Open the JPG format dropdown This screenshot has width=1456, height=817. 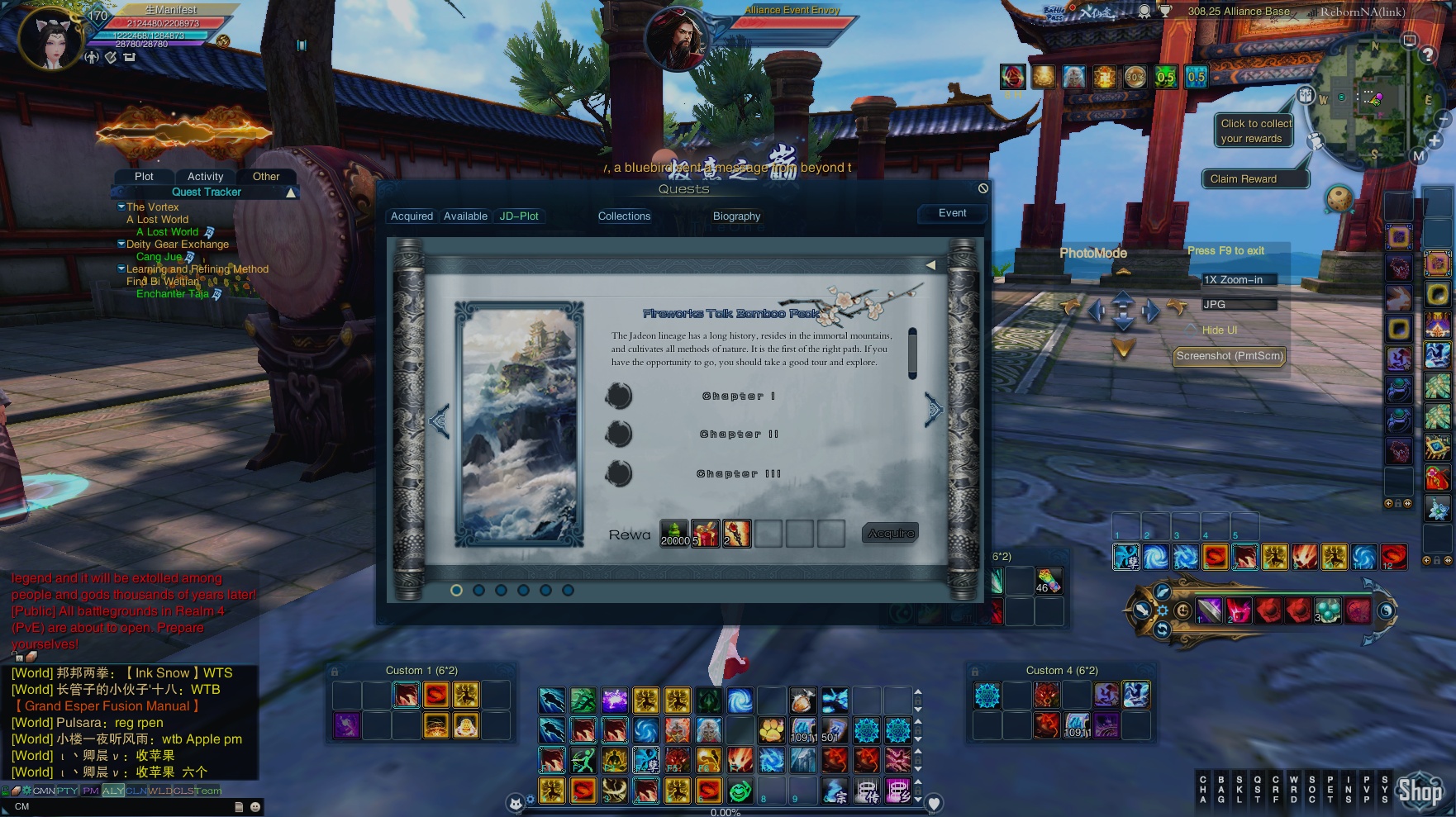point(1239,305)
